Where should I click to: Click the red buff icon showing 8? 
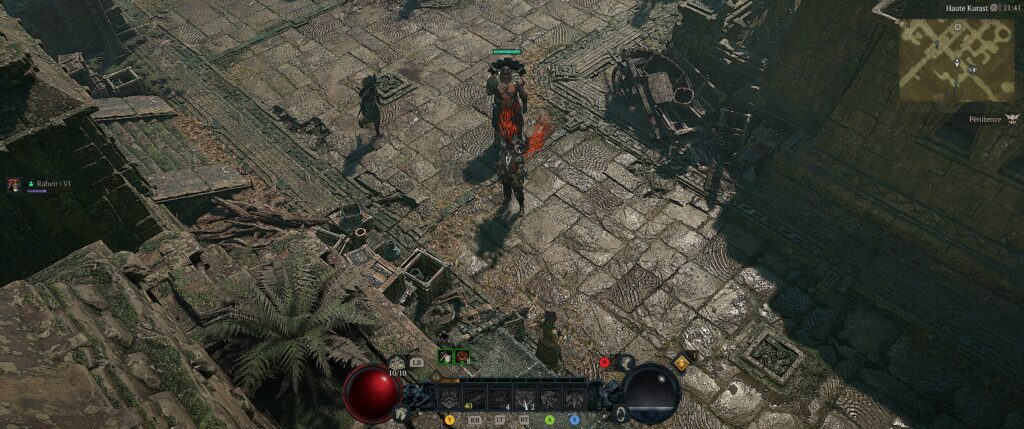pos(461,355)
